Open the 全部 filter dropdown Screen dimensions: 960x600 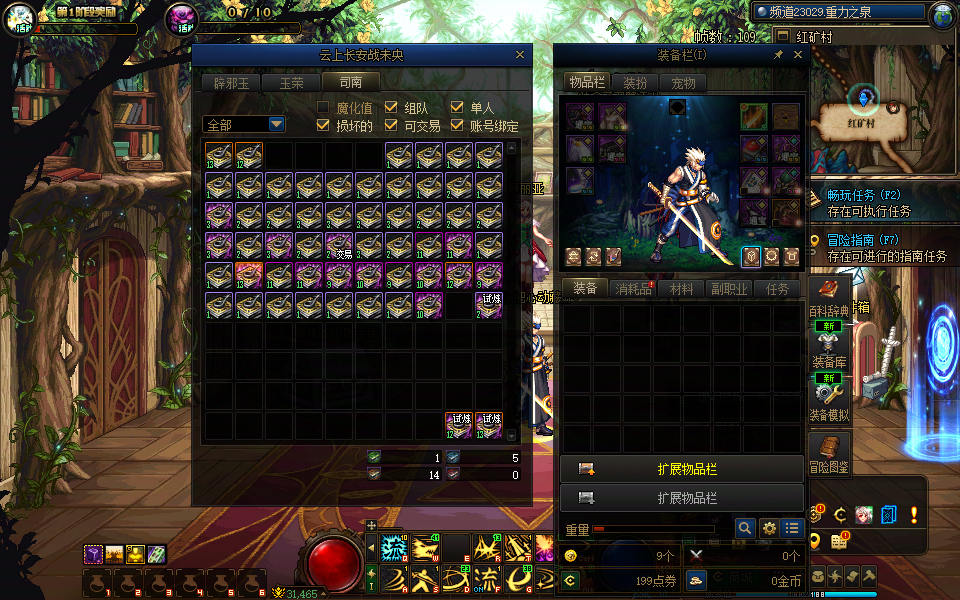point(276,125)
